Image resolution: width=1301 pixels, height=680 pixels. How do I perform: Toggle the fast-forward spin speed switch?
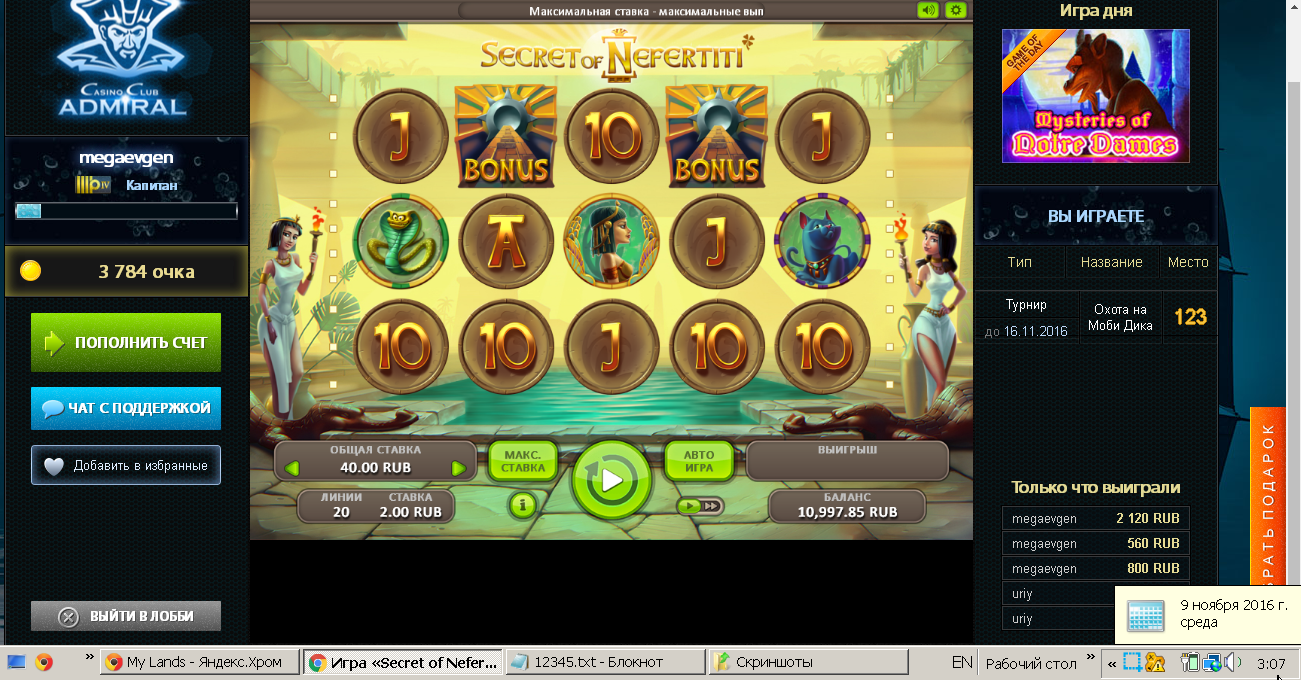click(x=699, y=506)
